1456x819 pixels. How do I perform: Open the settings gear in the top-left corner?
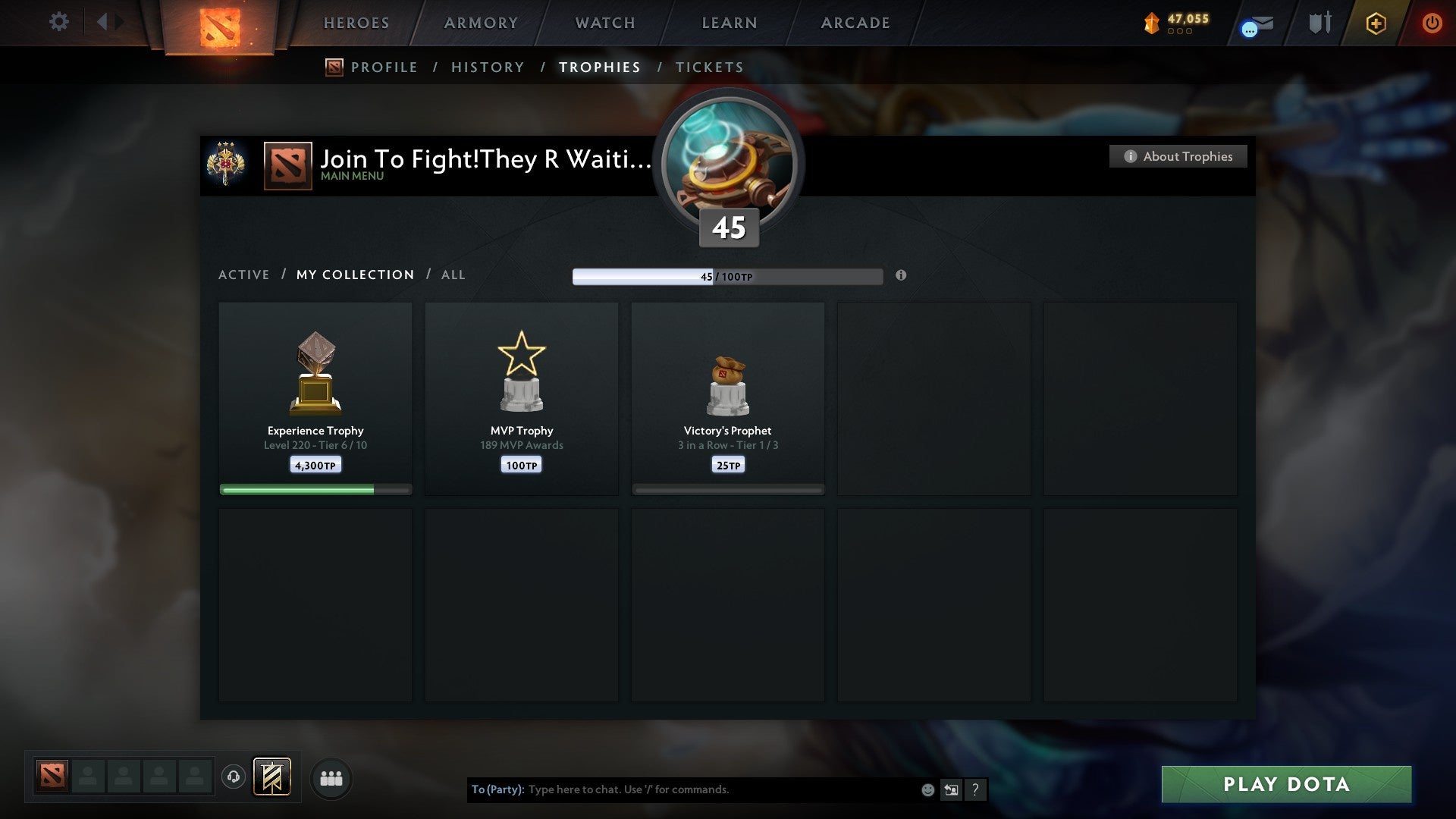click(59, 22)
